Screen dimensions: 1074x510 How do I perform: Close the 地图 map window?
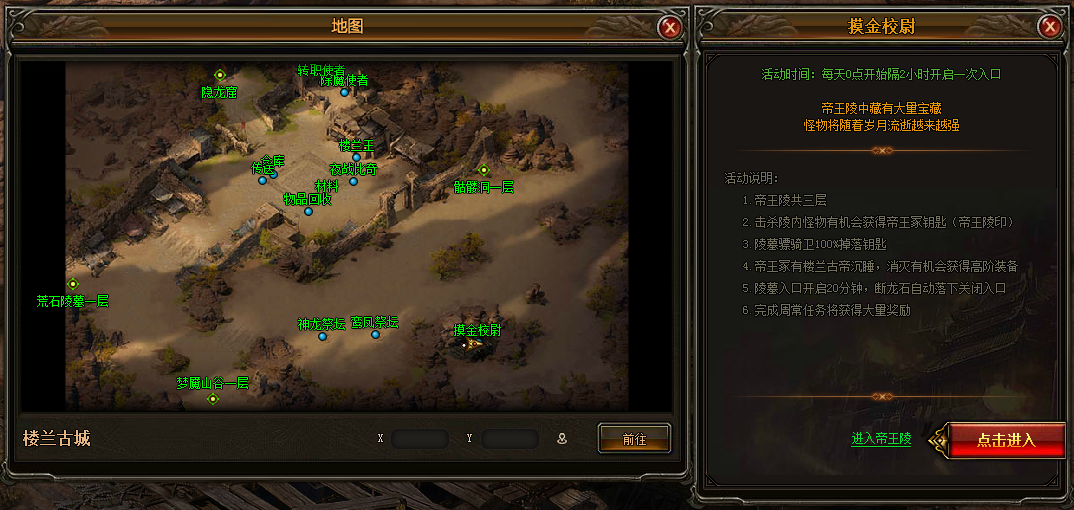[670, 27]
